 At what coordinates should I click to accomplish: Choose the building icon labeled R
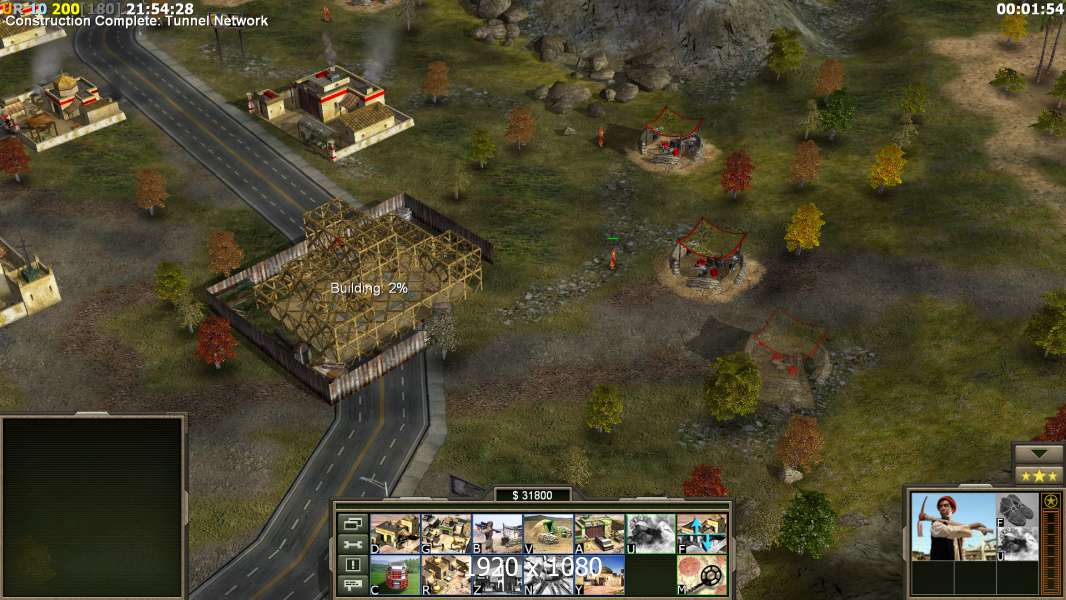[x=446, y=575]
